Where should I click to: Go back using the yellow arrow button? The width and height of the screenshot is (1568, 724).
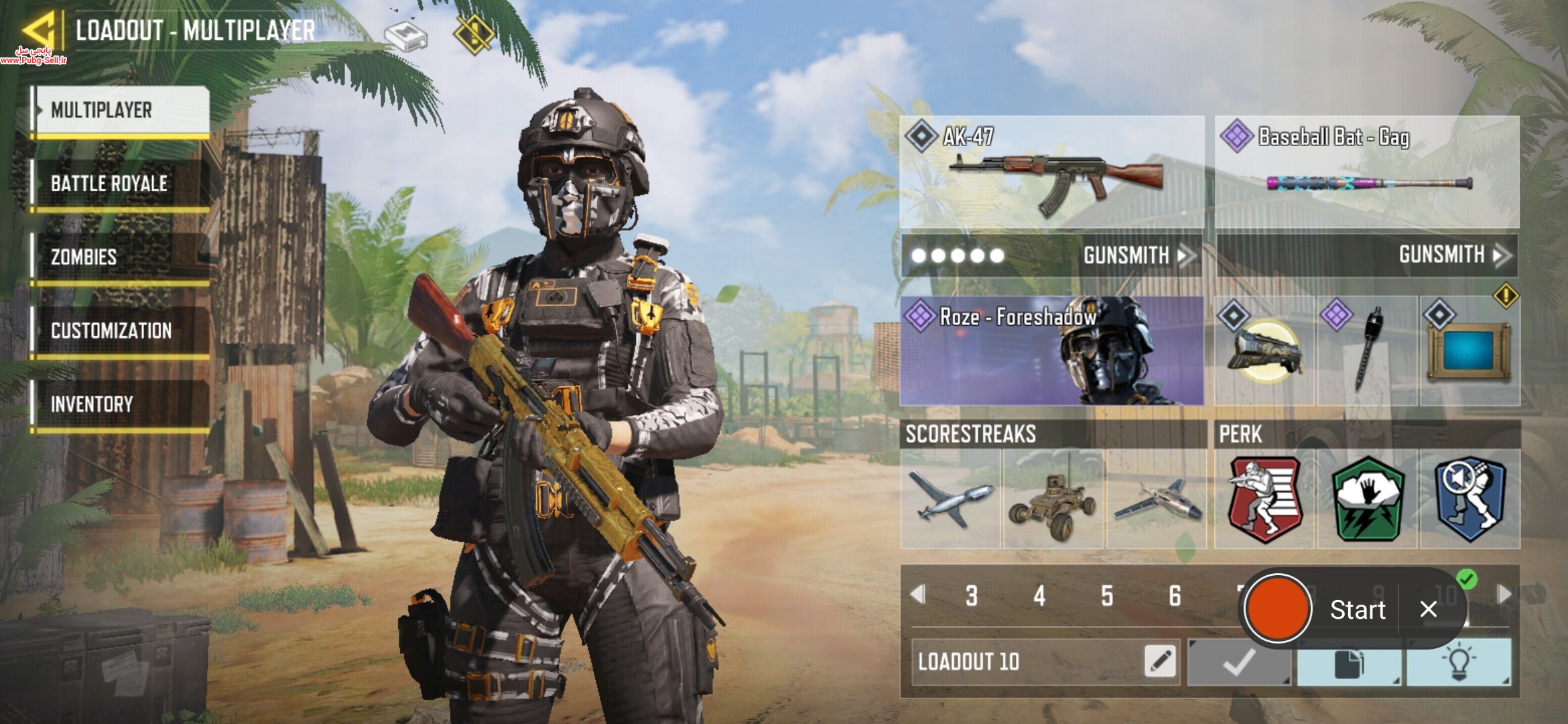38,30
